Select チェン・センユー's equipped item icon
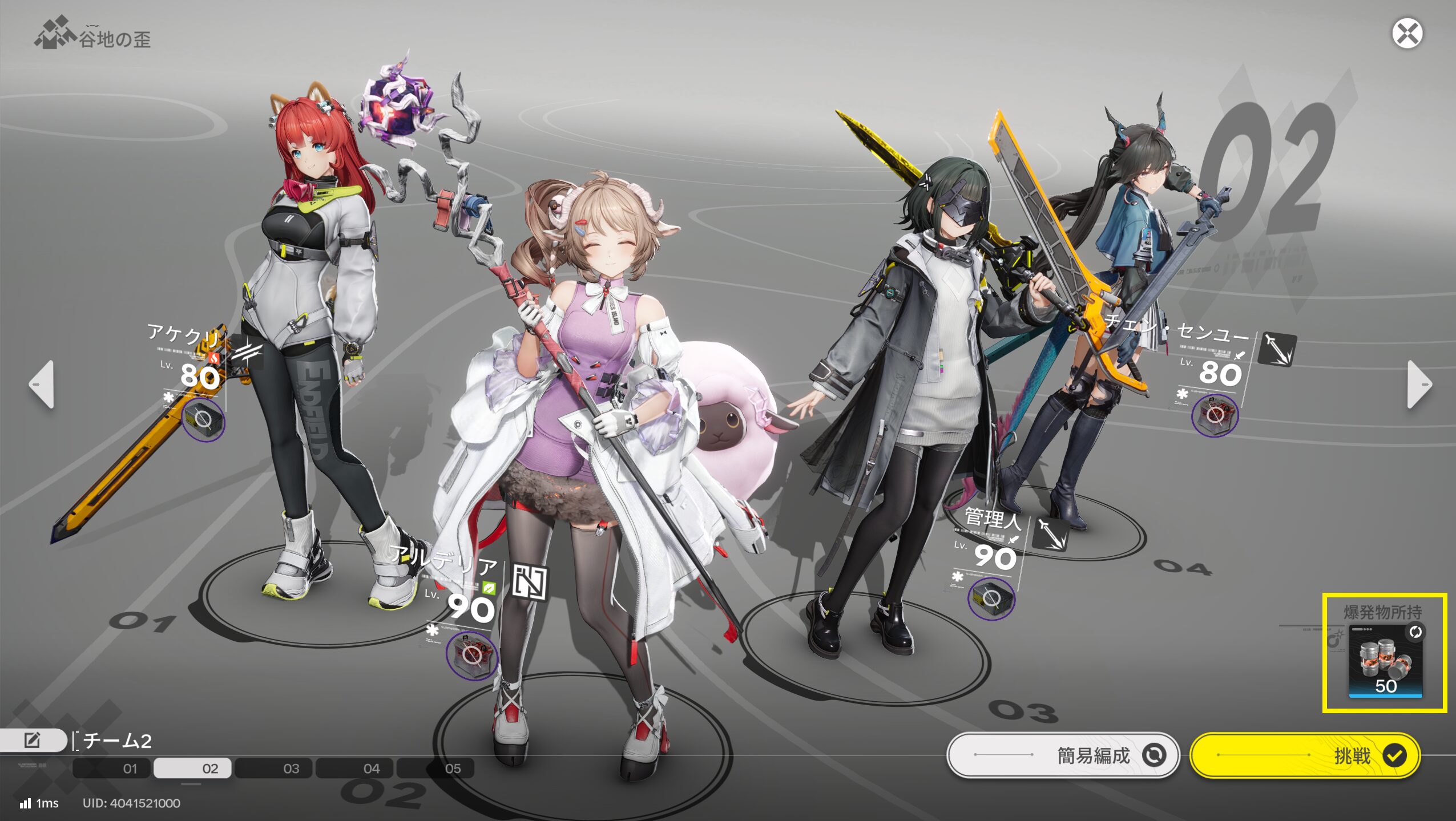The width and height of the screenshot is (1456, 821). [1215, 415]
